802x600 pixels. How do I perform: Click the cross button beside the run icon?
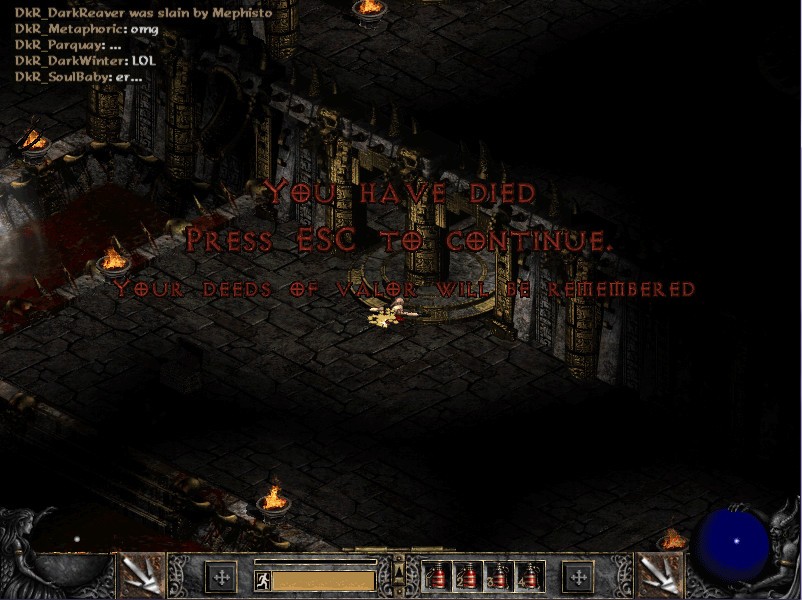click(220, 577)
